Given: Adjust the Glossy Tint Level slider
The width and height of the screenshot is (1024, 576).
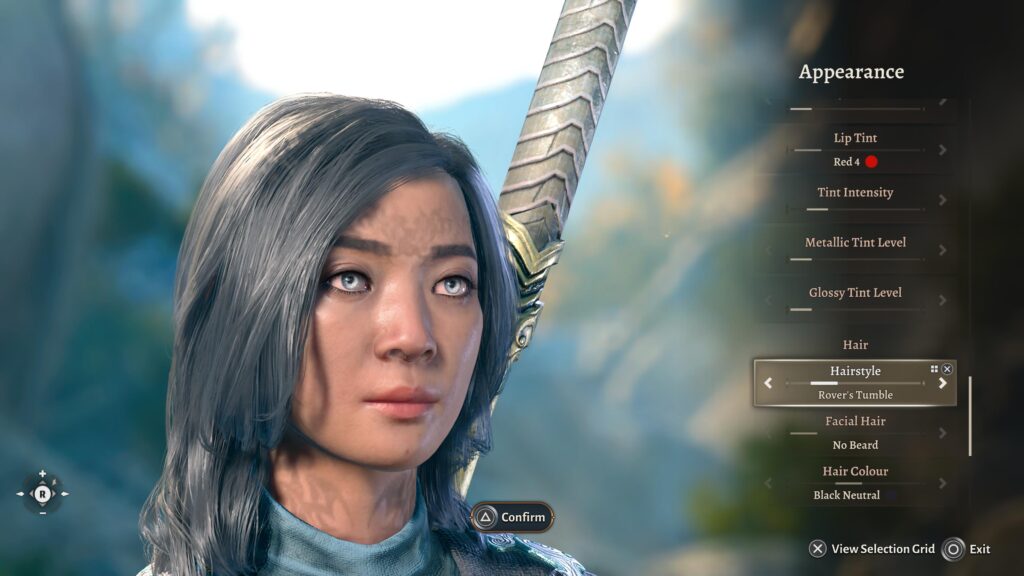Looking at the screenshot, I should click(855, 309).
